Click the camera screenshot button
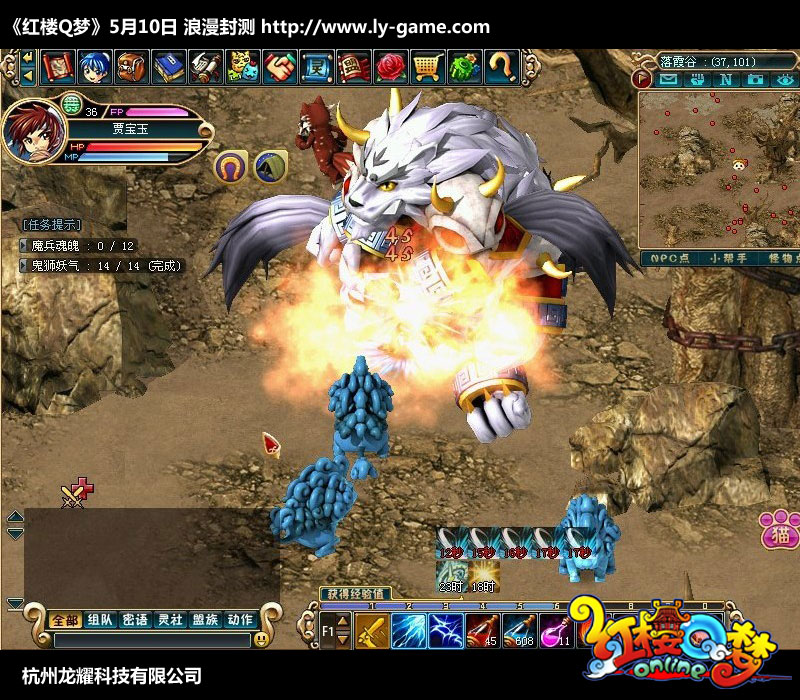This screenshot has height=700, width=800. pyautogui.click(x=755, y=79)
